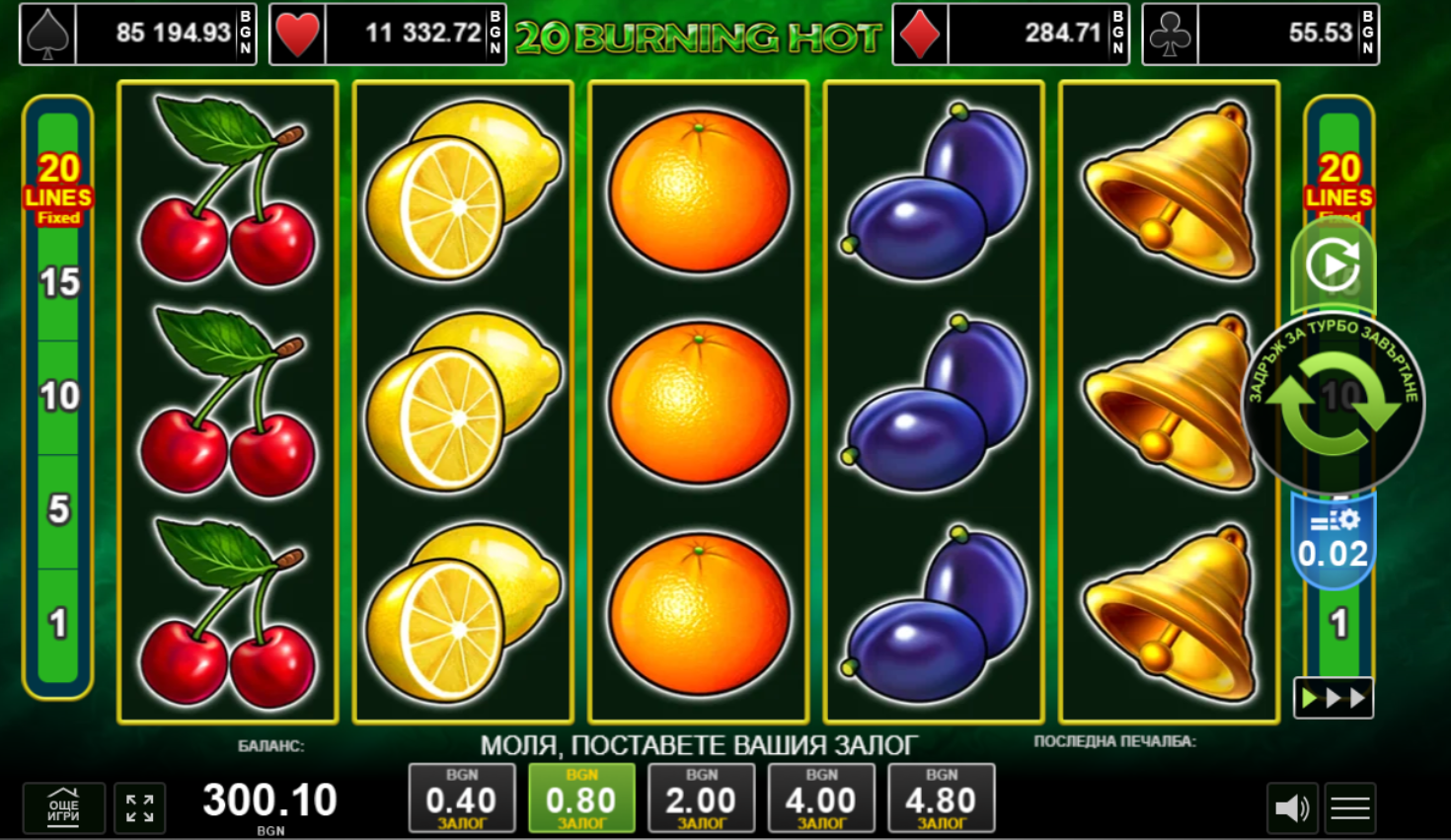Select the highlighted 0.80 BGN bet

[x=581, y=799]
